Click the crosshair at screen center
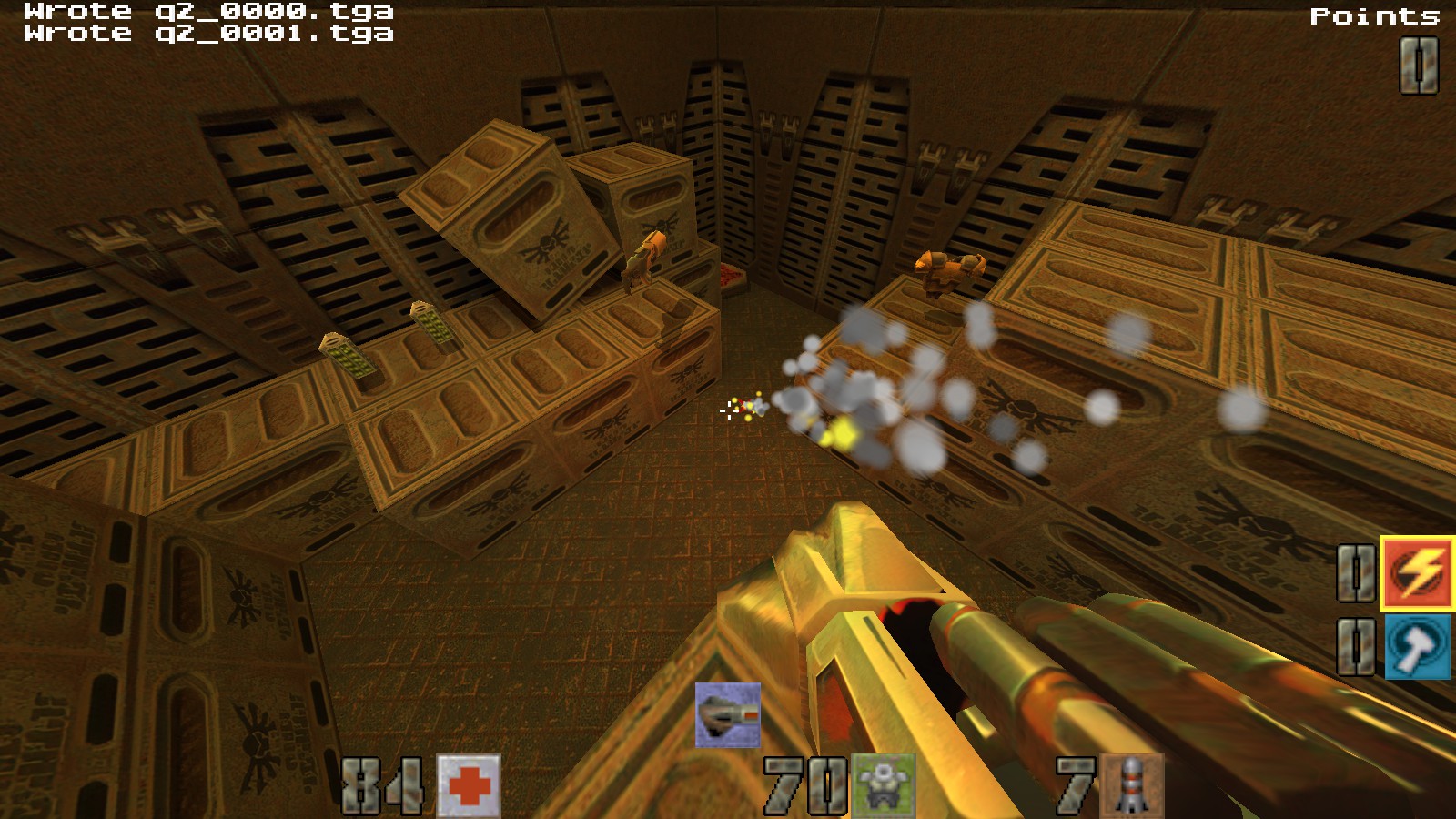The height and width of the screenshot is (819, 1456). point(727,411)
